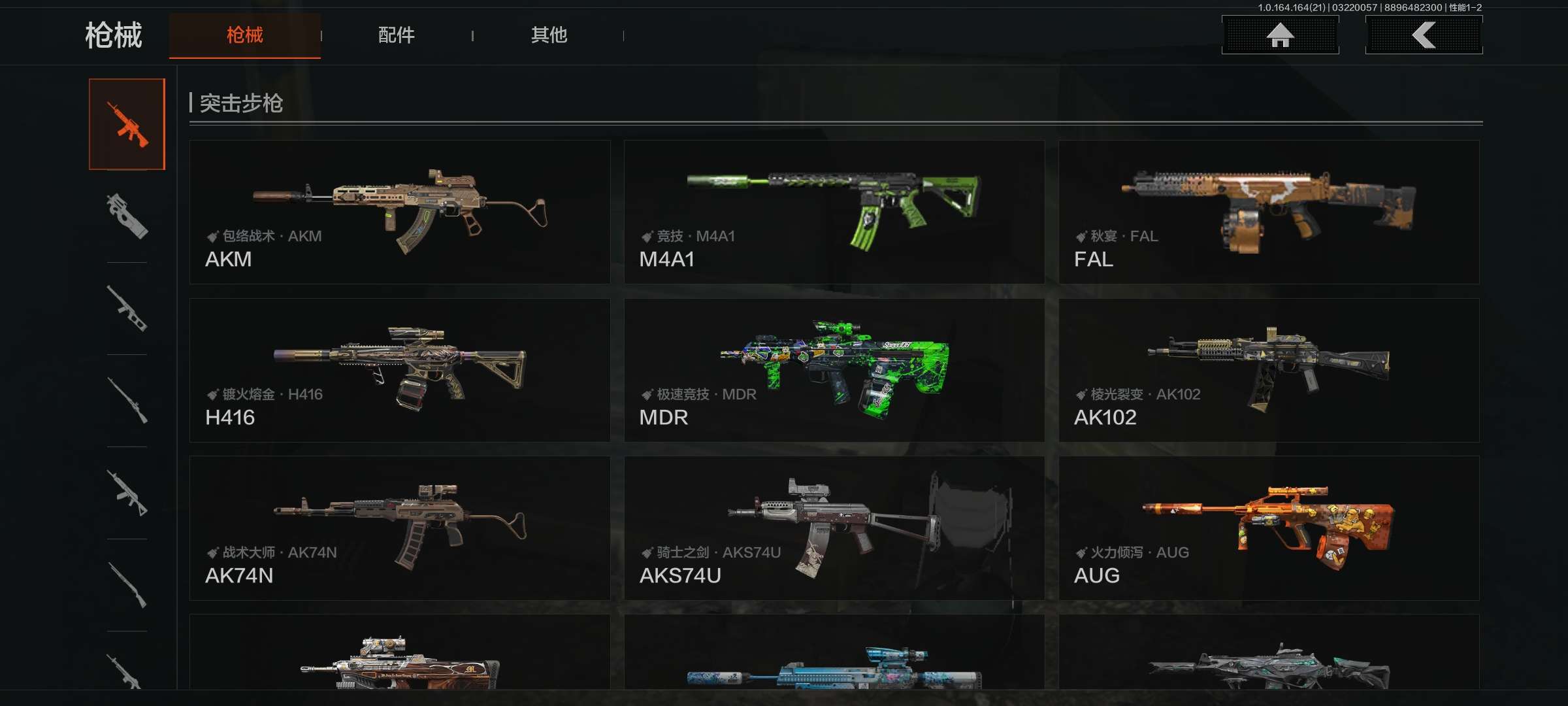Switch to the 枪械 tab

click(x=245, y=35)
